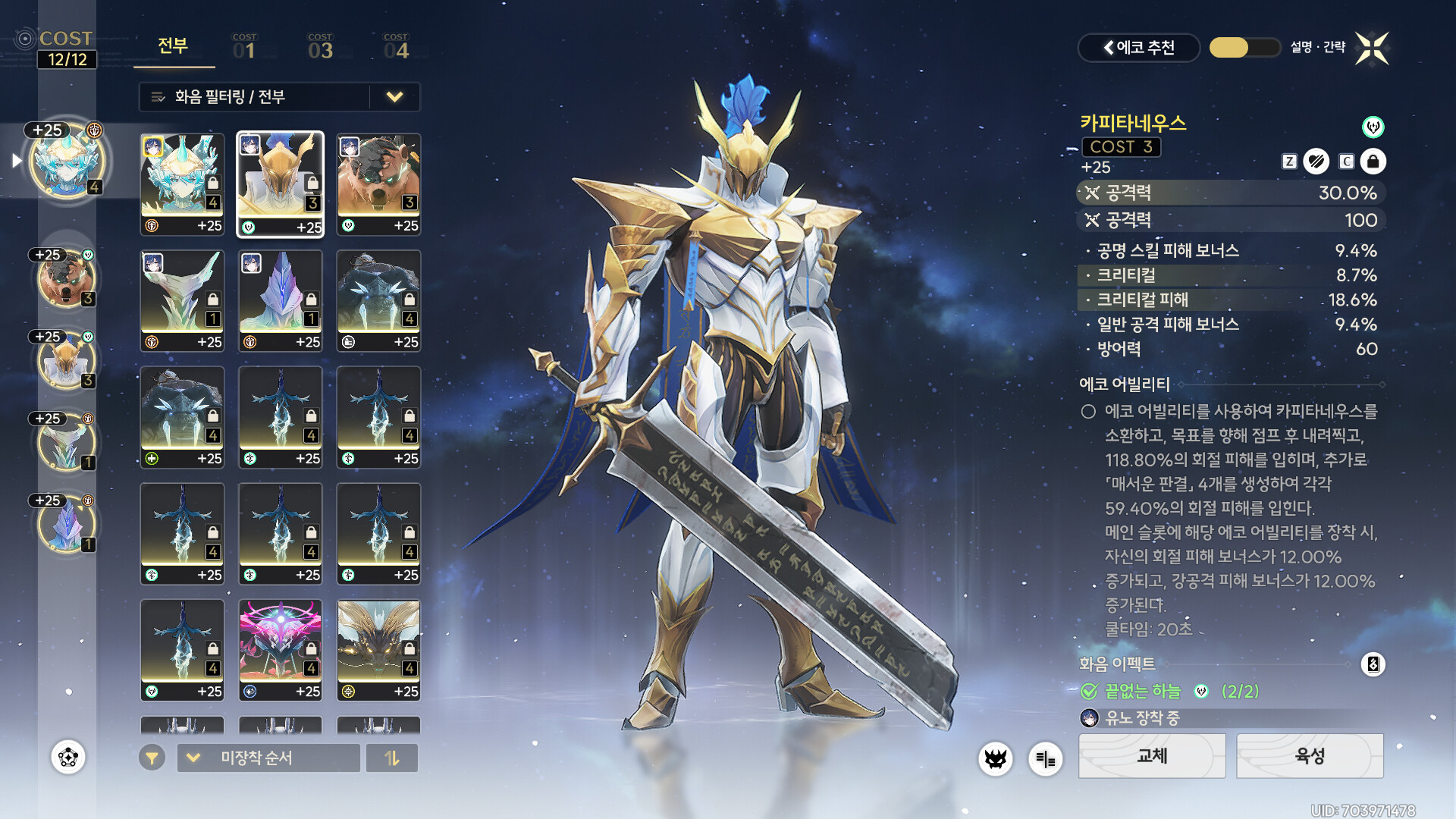Select the pink flower echo in grid
Image resolution: width=1456 pixels, height=819 pixels.
pos(281,650)
